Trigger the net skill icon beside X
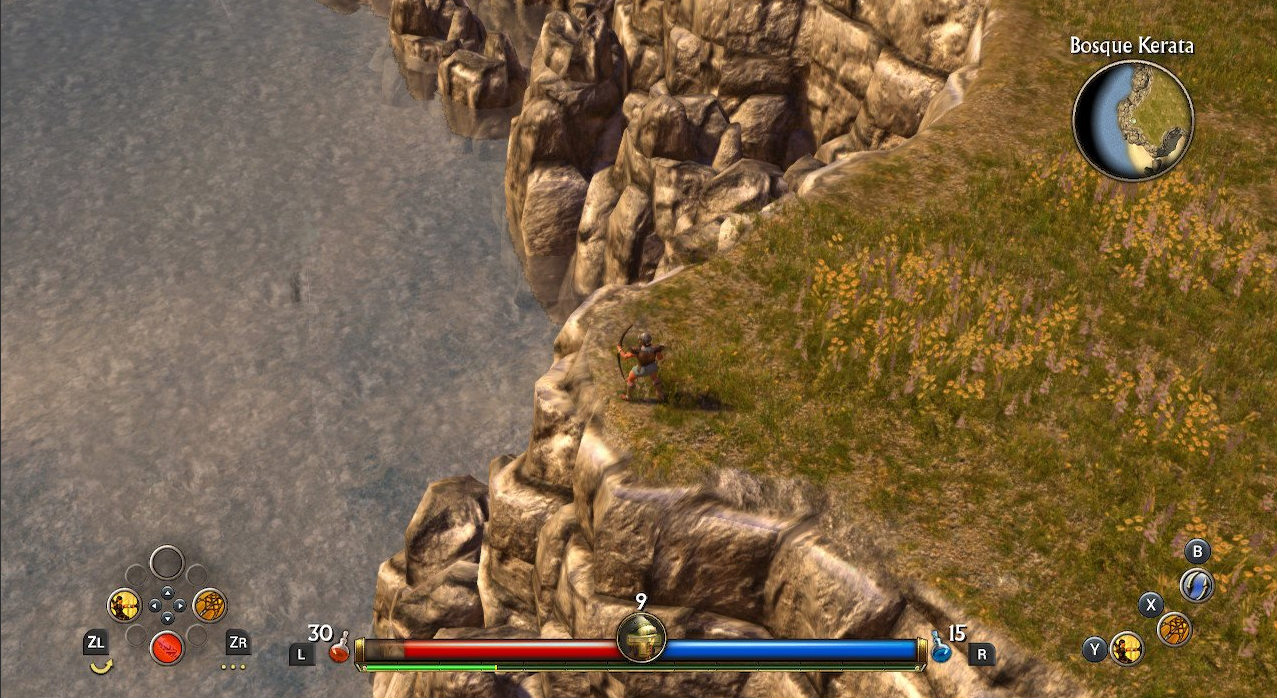Screen dimensions: 1277x698 [x=1175, y=628]
